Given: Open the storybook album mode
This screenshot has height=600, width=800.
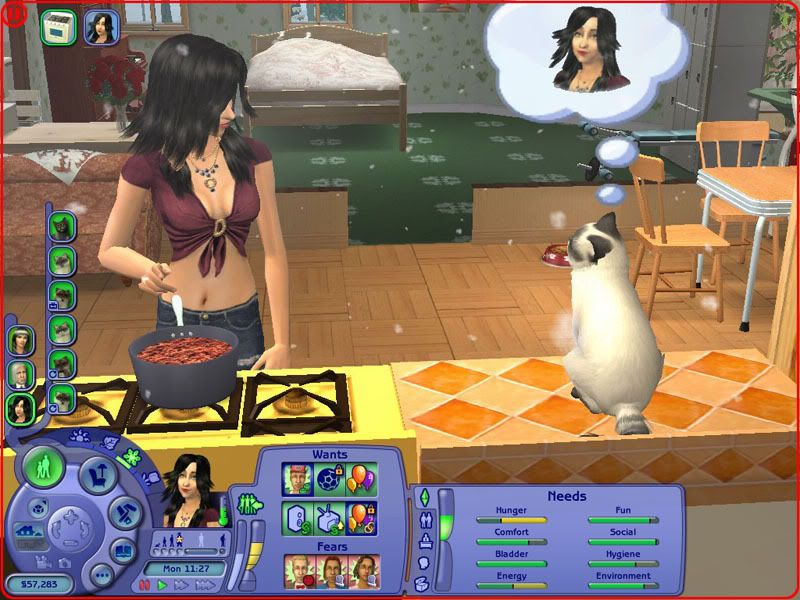Looking at the screenshot, I should coord(123,551).
